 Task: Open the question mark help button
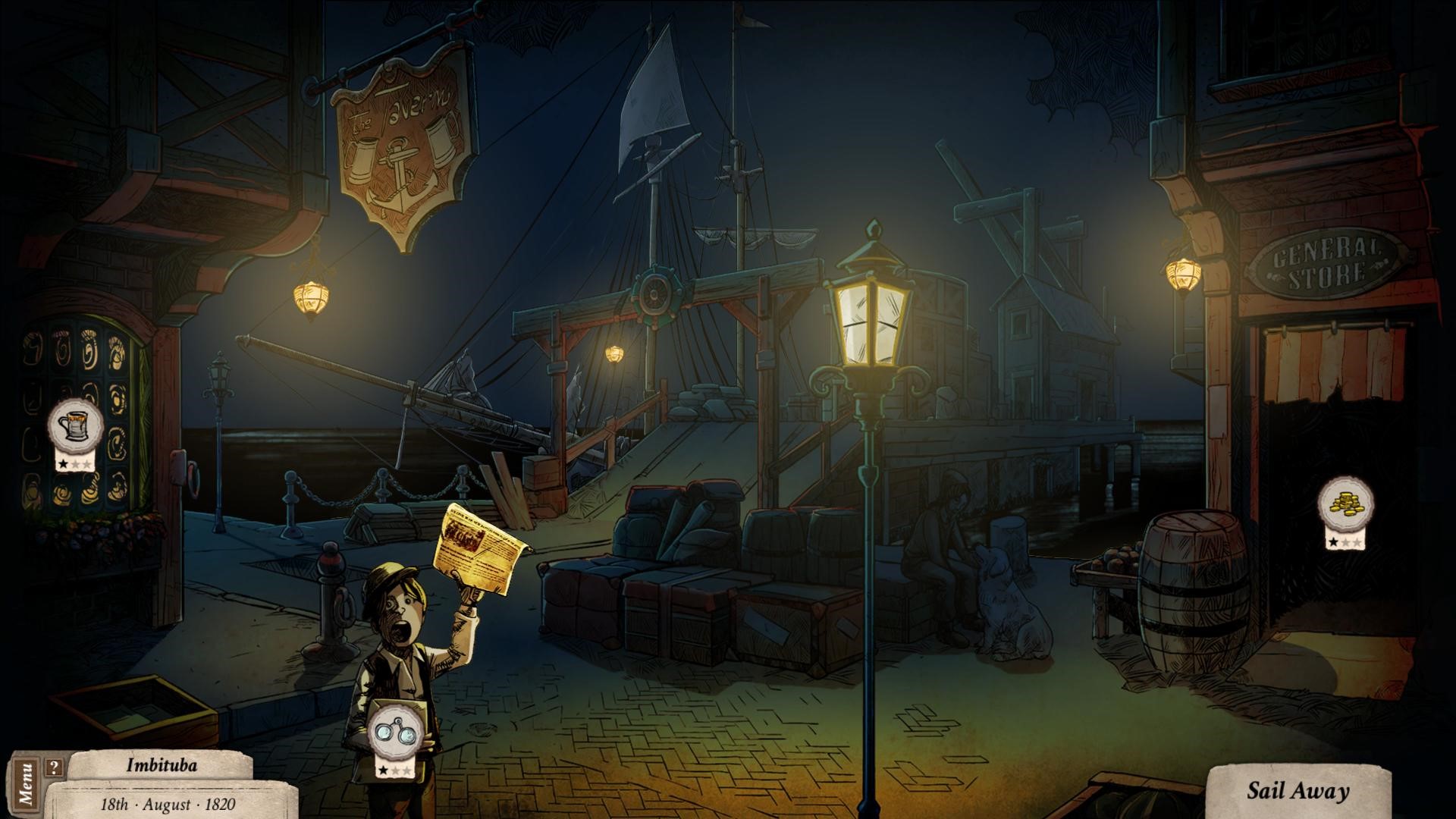point(53,767)
